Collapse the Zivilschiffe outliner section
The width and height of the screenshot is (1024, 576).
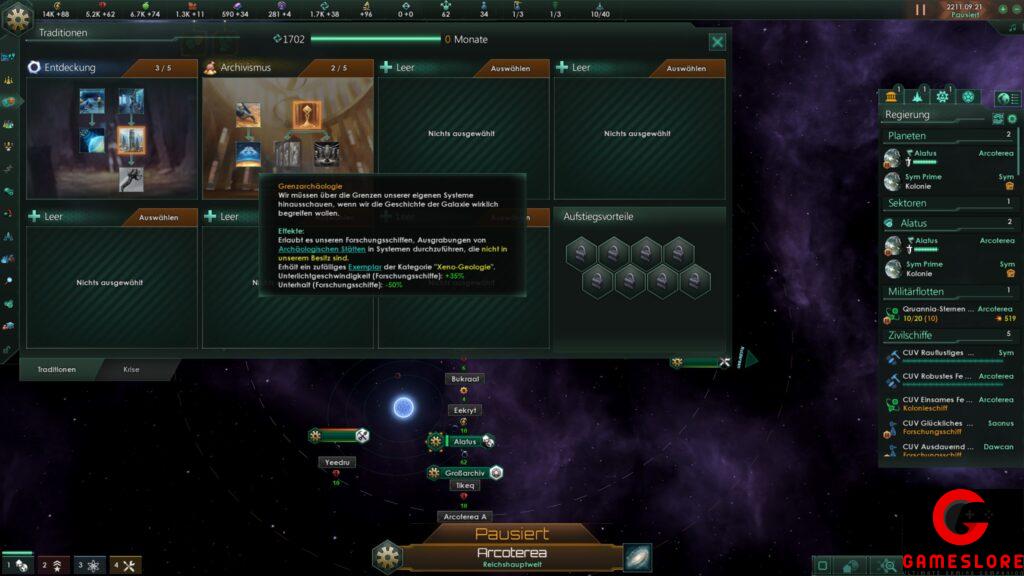pos(948,335)
